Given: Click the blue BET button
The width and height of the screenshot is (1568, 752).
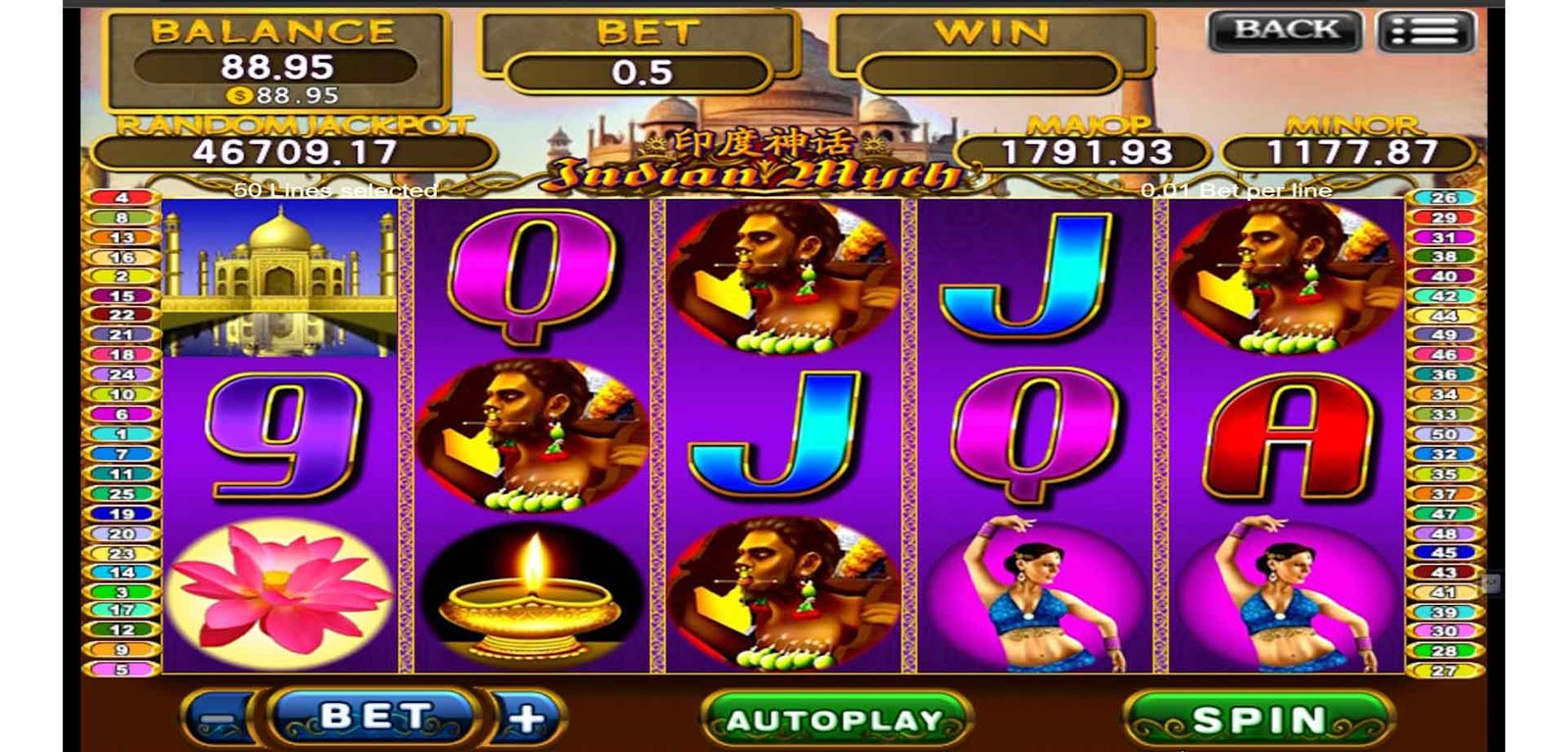Looking at the screenshot, I should coord(373,717).
